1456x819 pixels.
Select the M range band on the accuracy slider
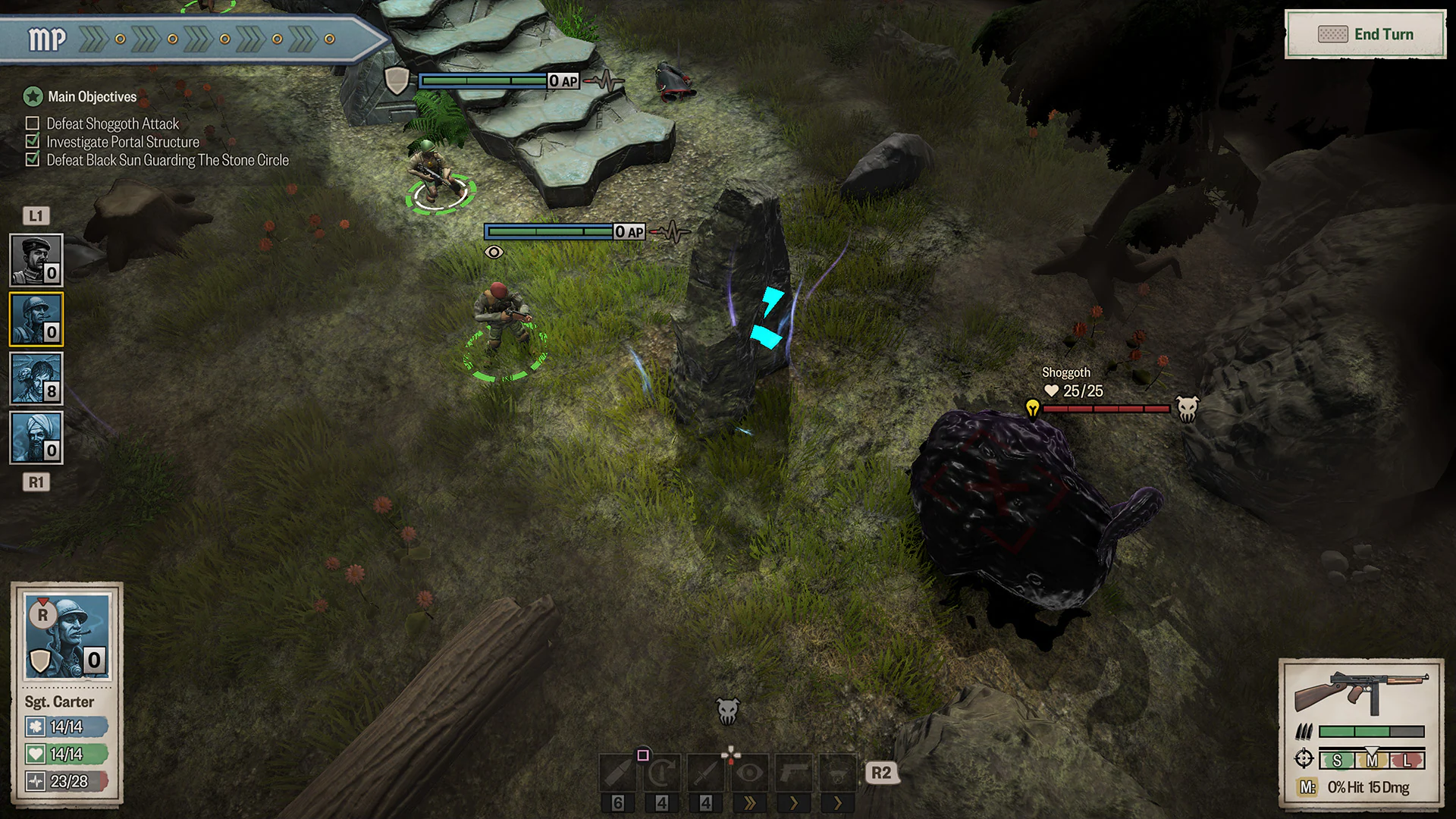click(1373, 760)
